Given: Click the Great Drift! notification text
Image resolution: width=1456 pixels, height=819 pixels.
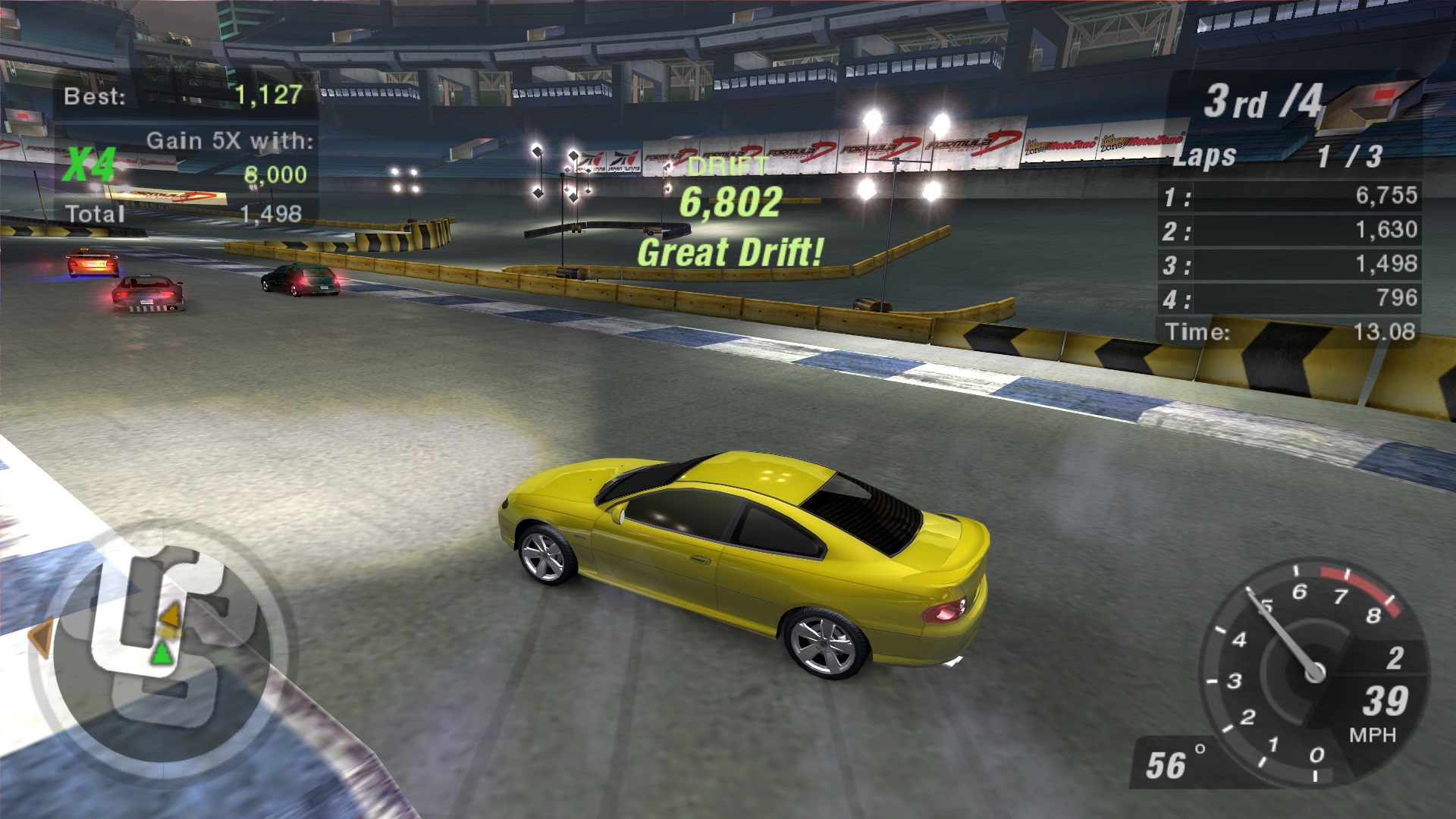Looking at the screenshot, I should click(730, 251).
